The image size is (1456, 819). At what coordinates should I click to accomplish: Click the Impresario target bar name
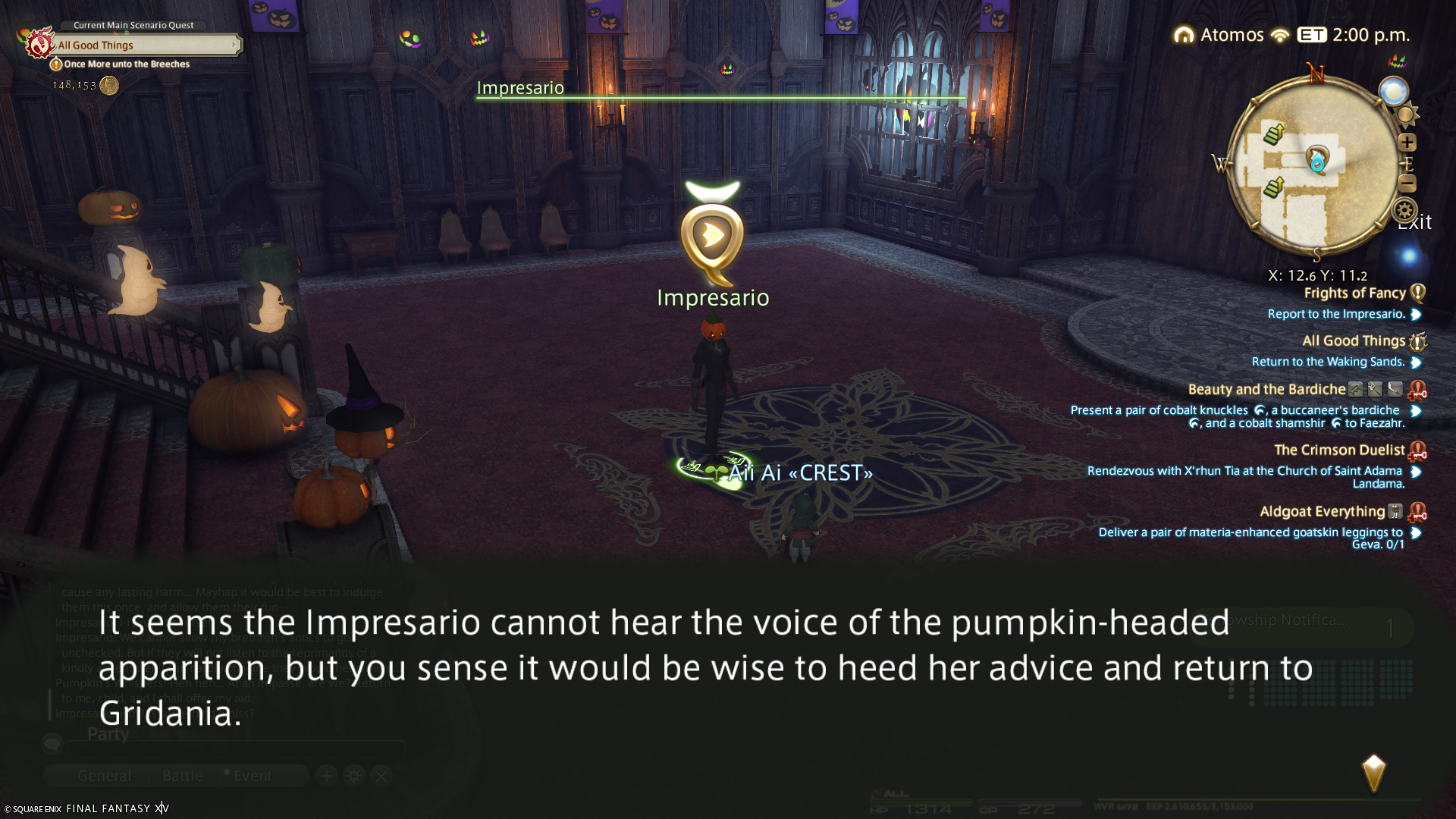pyautogui.click(x=520, y=88)
